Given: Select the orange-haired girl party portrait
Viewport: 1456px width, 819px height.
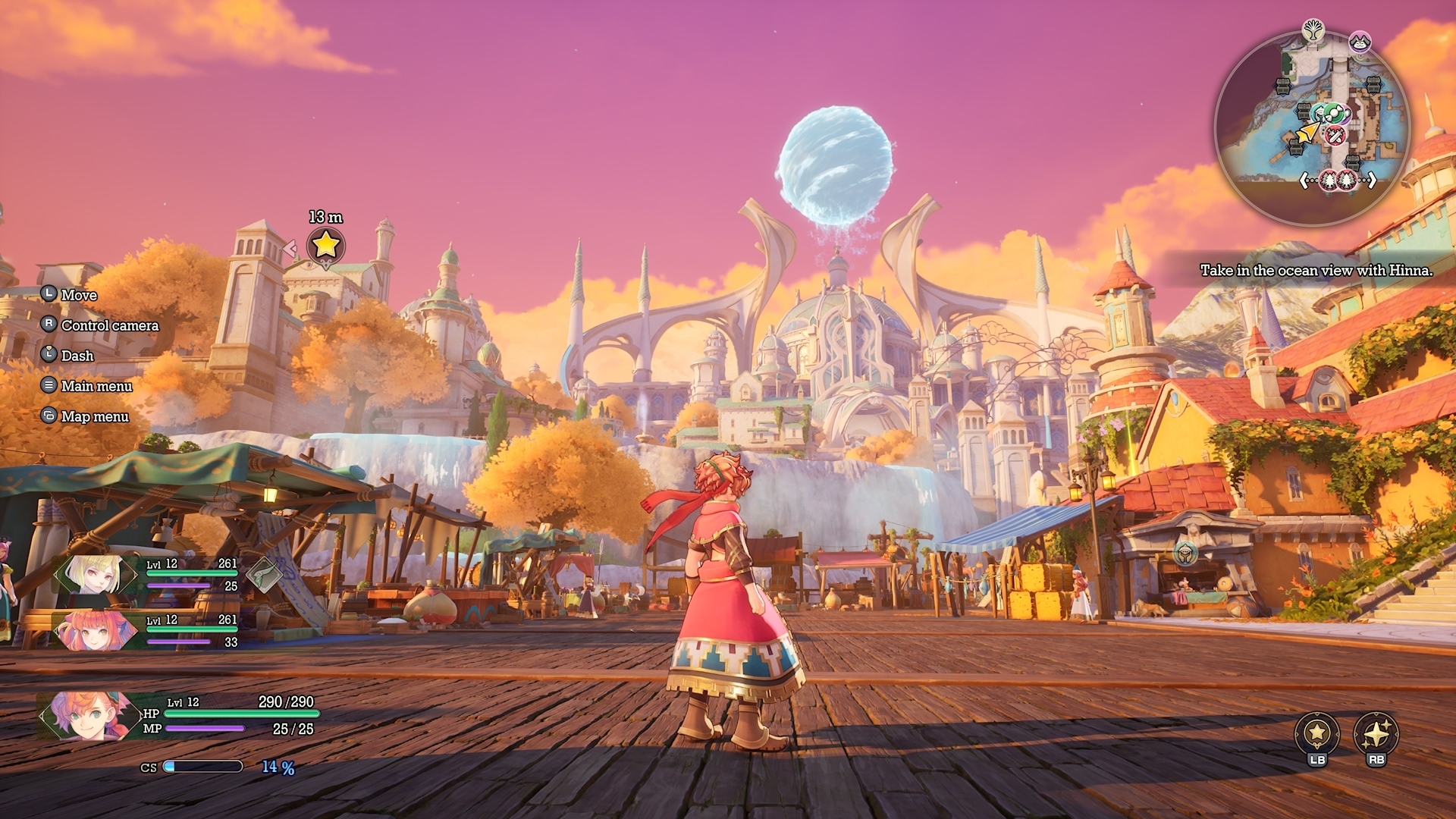Looking at the screenshot, I should [x=94, y=629].
